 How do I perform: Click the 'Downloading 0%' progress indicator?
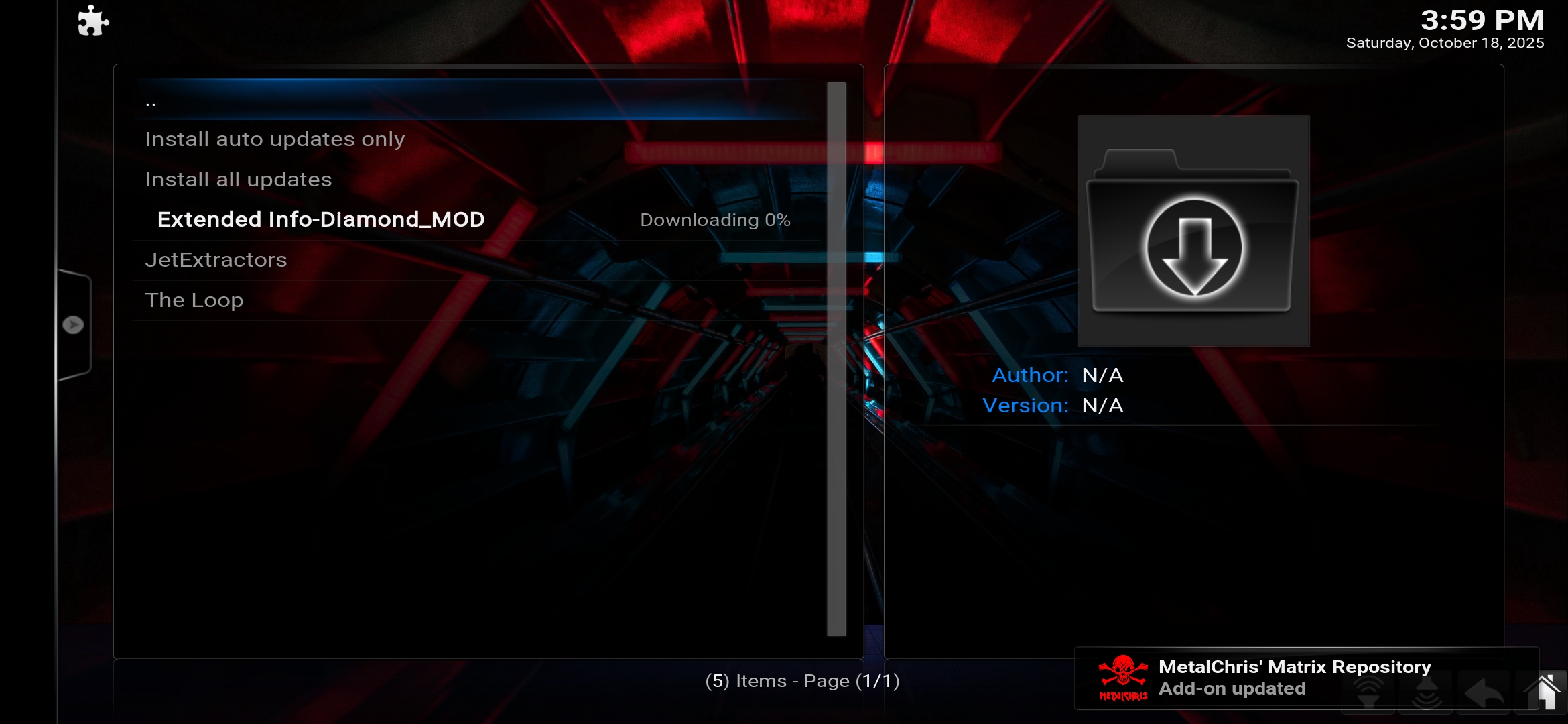[x=715, y=219]
